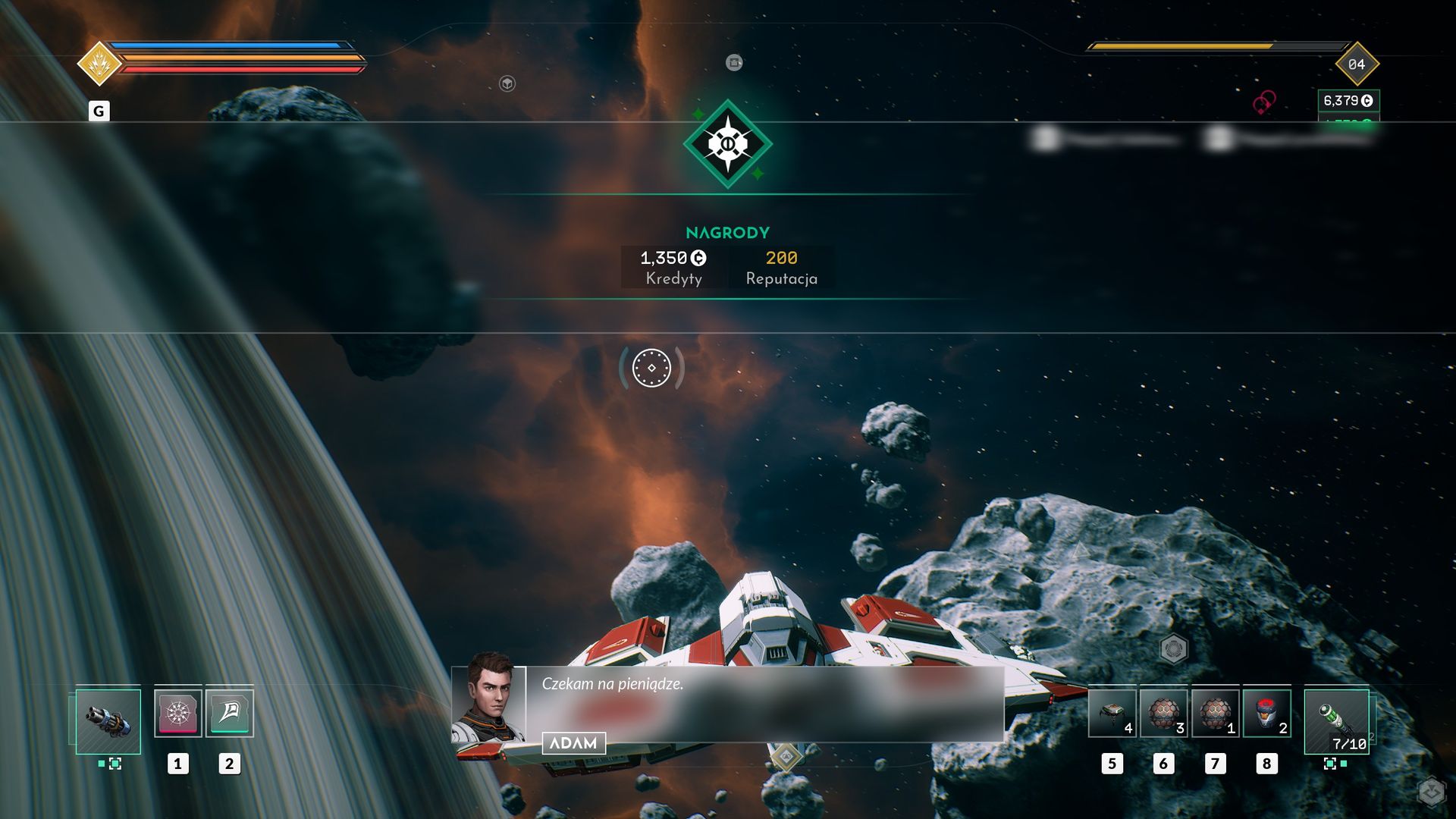Use the drone consumable with count 4

(x=1112, y=713)
